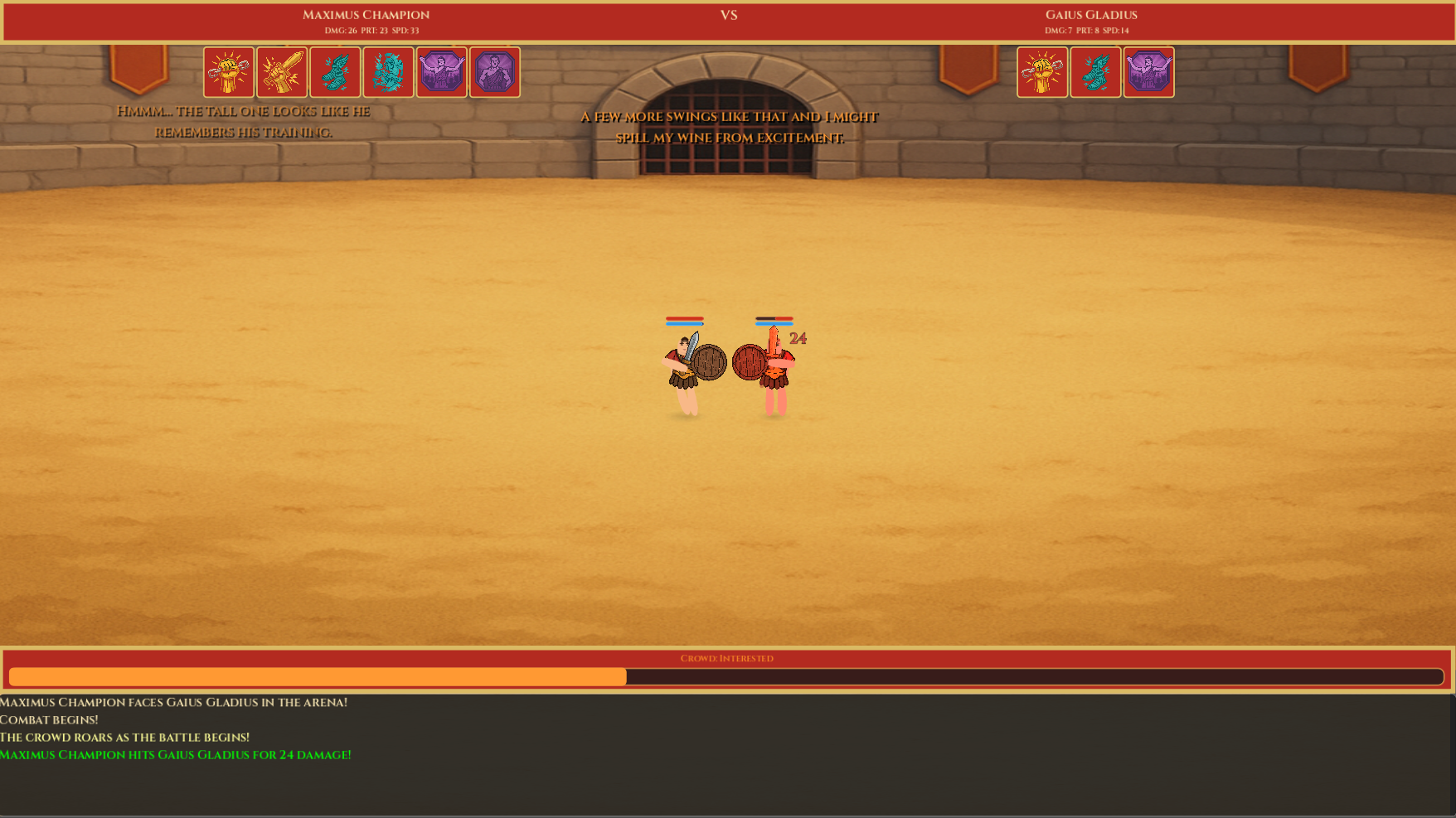Click the VS header divider
The image size is (1456, 818).
[x=728, y=15]
